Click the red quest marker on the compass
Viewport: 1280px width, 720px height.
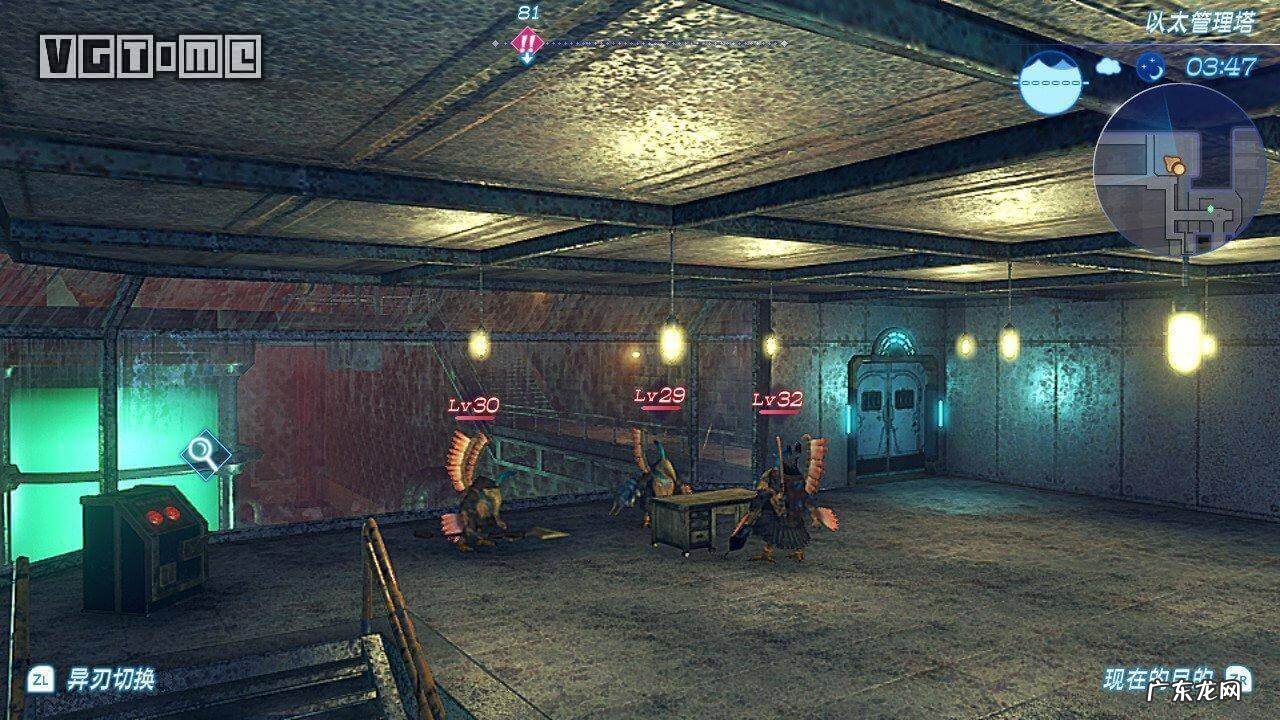coord(527,42)
